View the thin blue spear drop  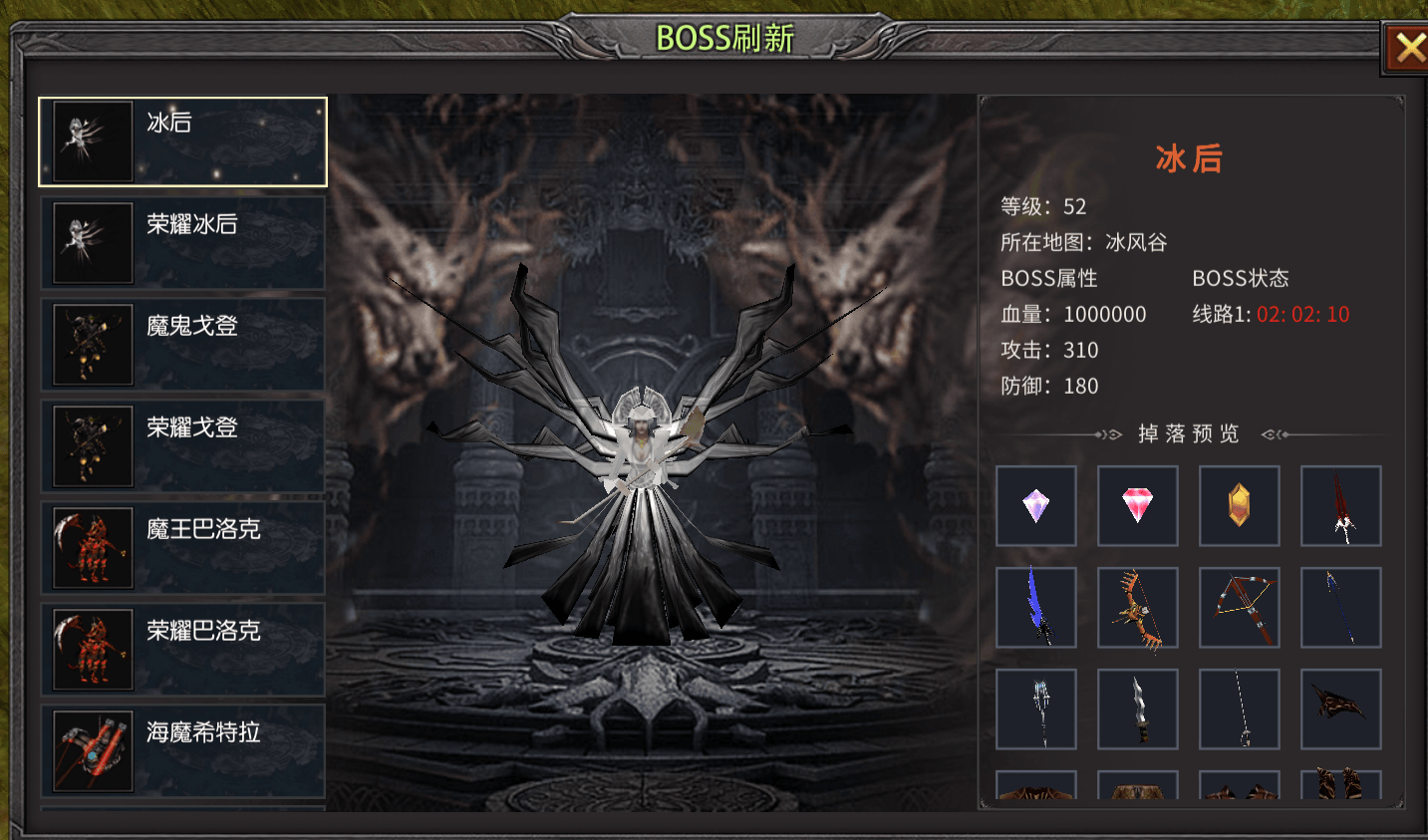pos(1341,608)
